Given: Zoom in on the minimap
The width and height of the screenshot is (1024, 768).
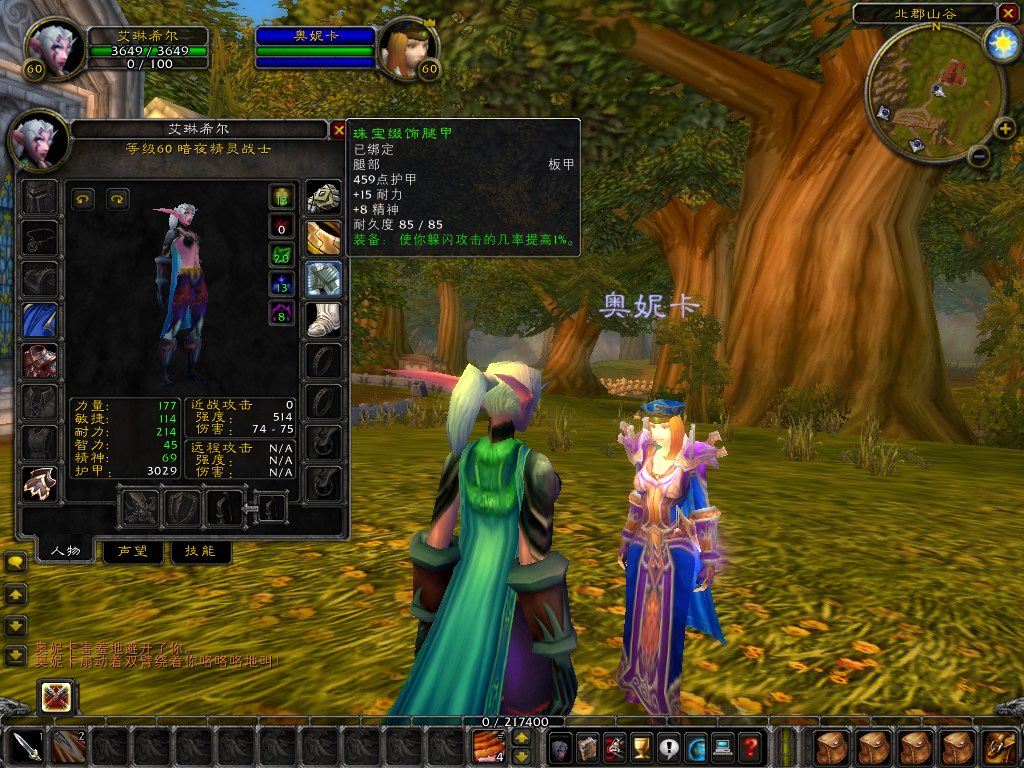Looking at the screenshot, I should pos(1005,129).
